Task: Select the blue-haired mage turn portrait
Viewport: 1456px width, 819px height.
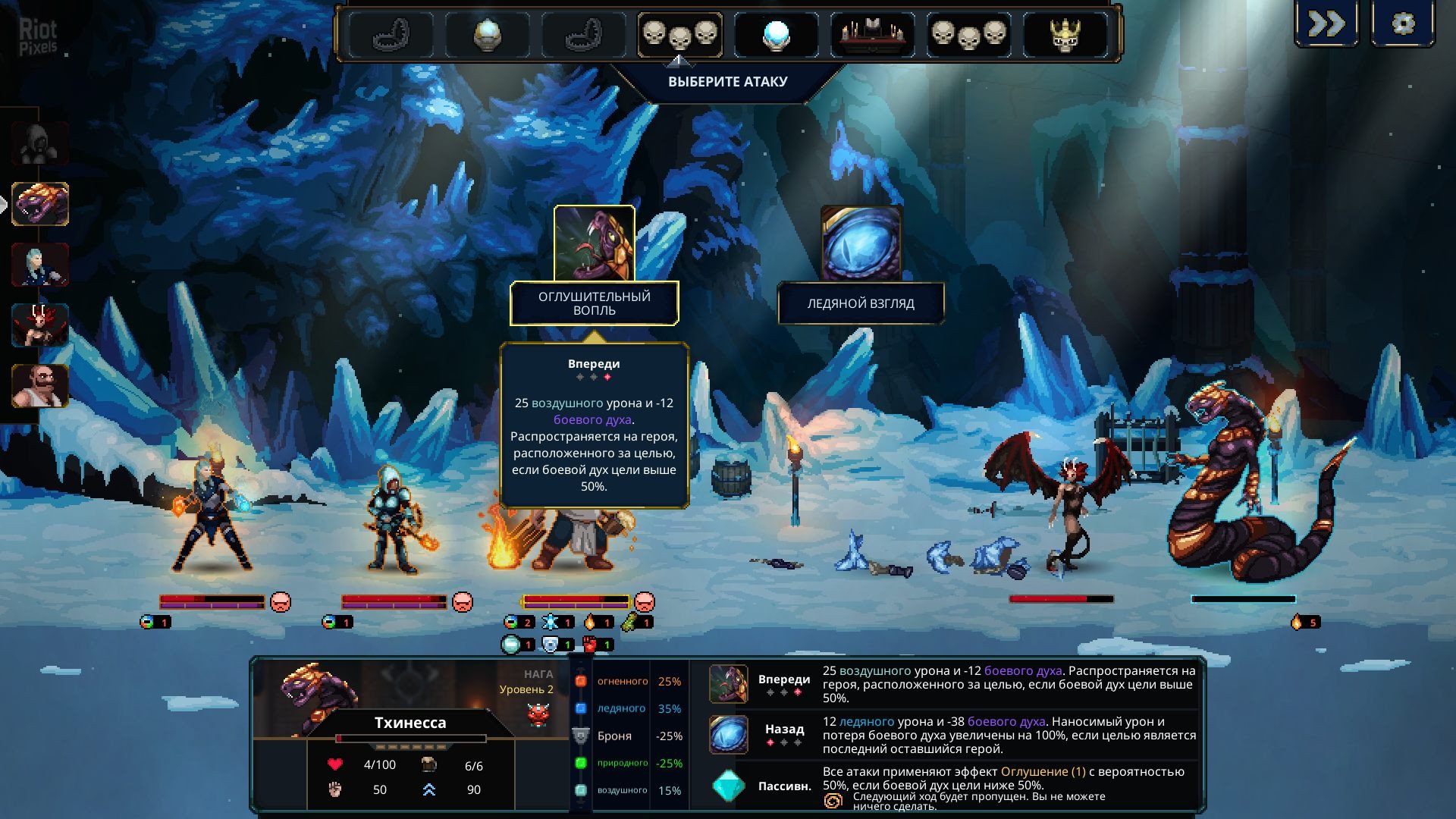Action: [40, 265]
